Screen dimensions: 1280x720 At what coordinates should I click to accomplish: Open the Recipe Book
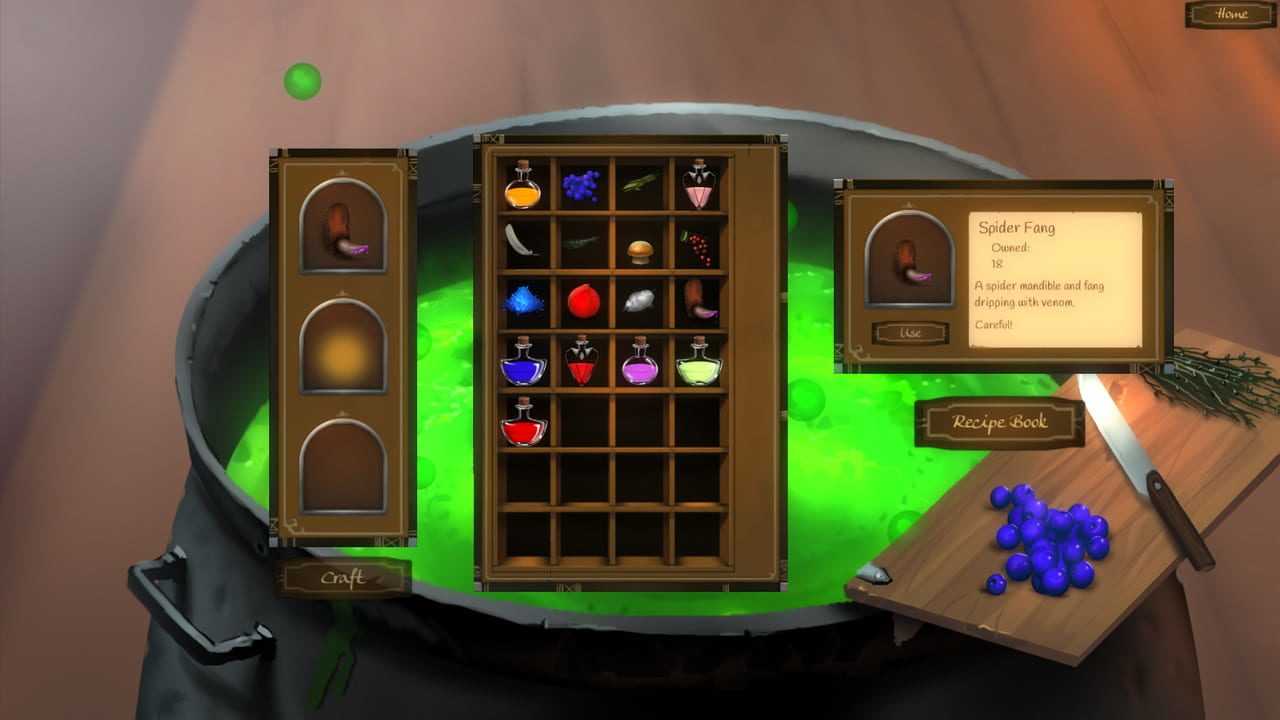(x=999, y=422)
